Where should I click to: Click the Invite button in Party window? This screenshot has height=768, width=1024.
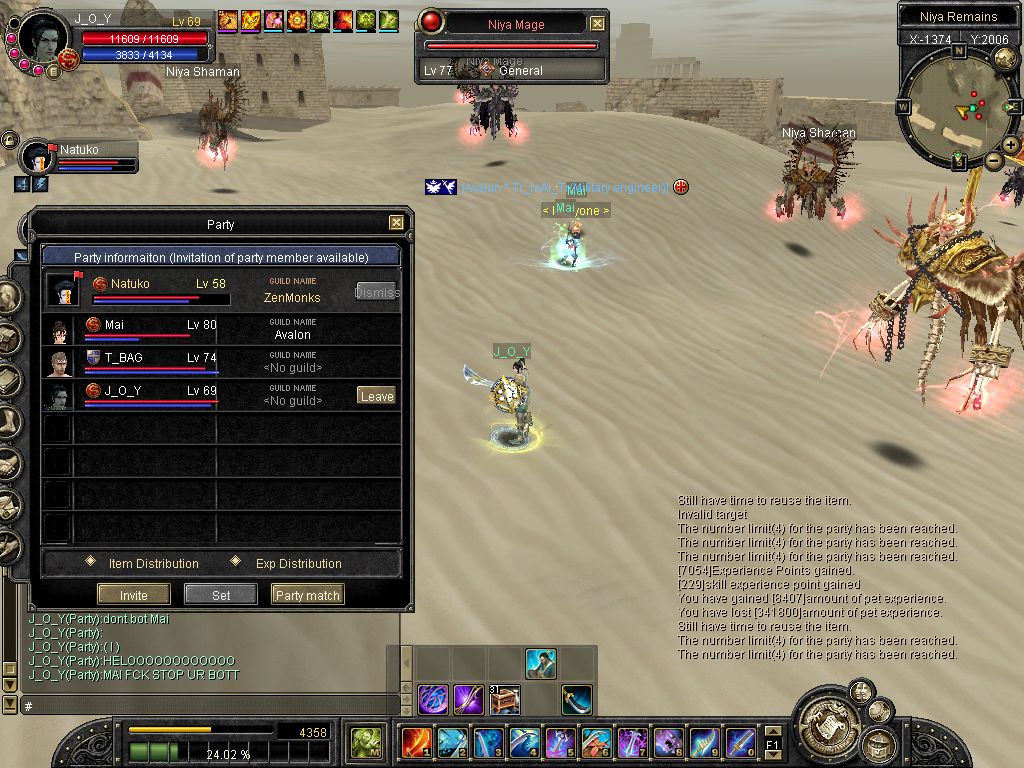pos(134,595)
